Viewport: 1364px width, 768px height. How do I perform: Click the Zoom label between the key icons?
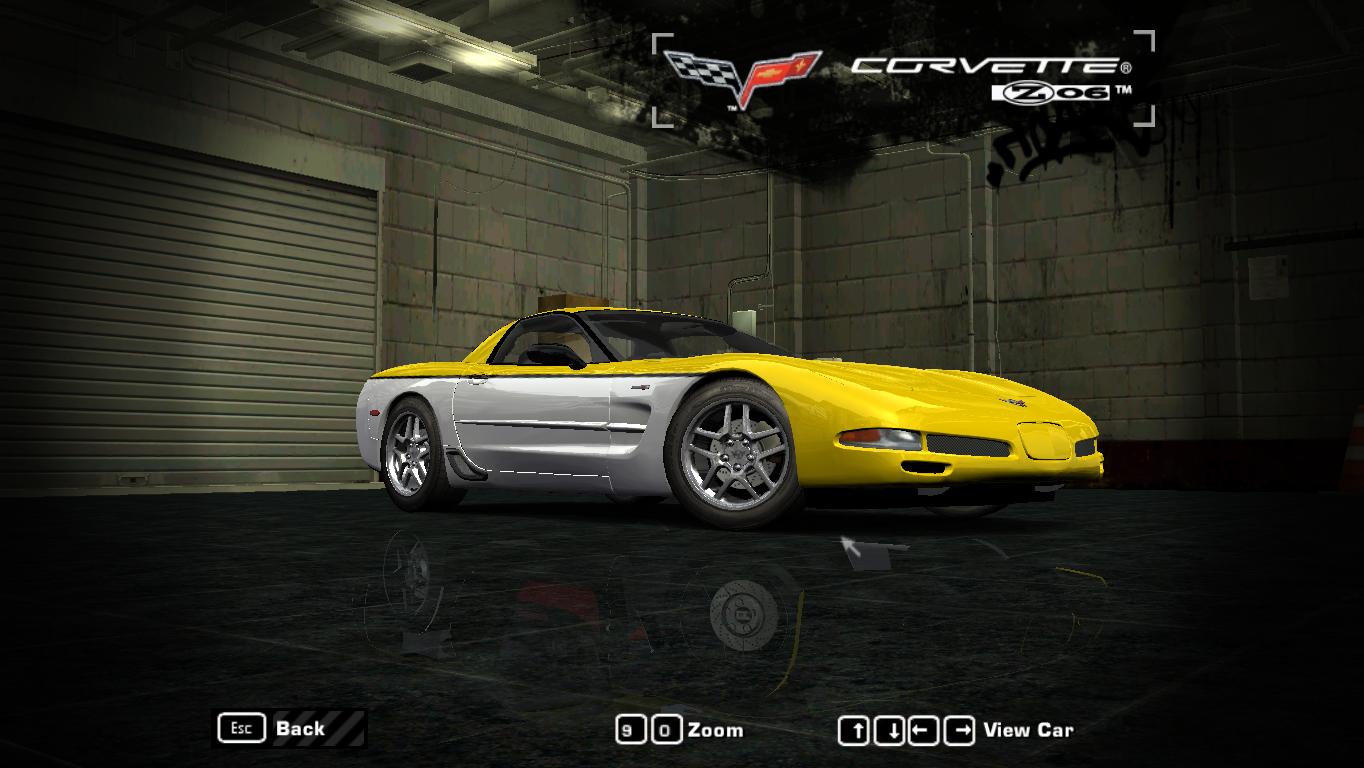click(x=718, y=730)
